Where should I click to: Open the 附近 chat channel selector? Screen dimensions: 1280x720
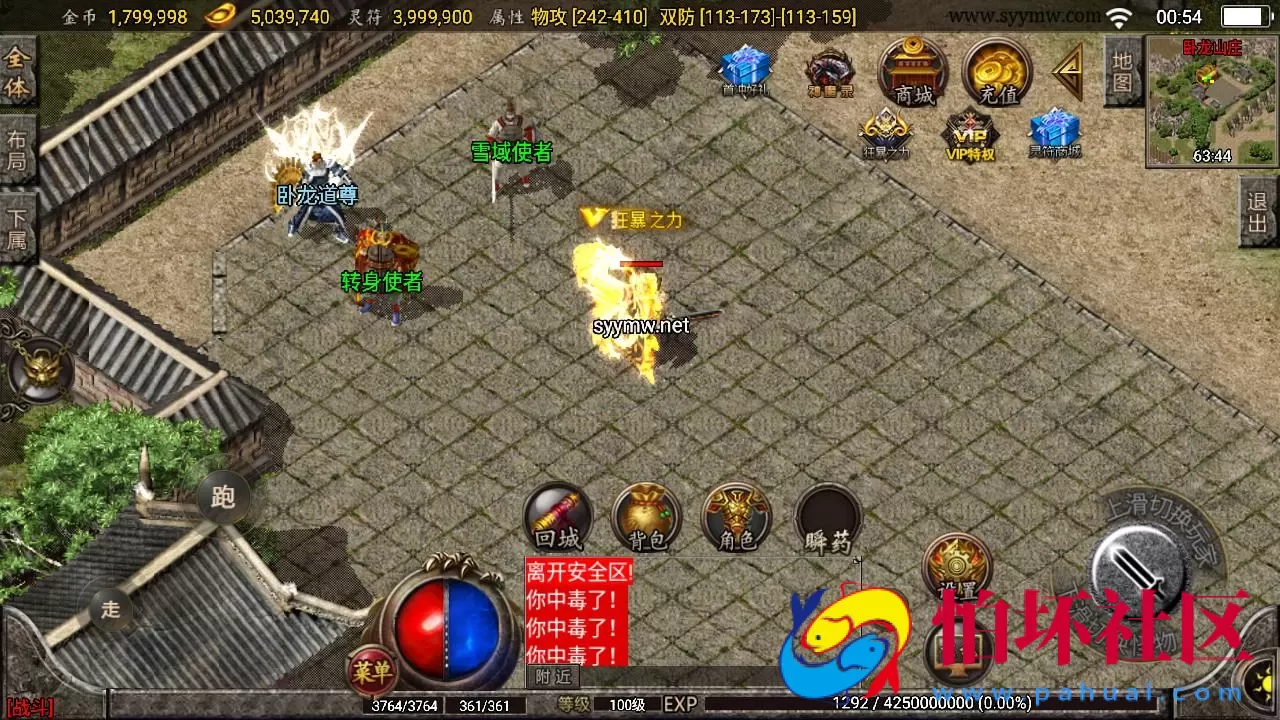point(551,676)
